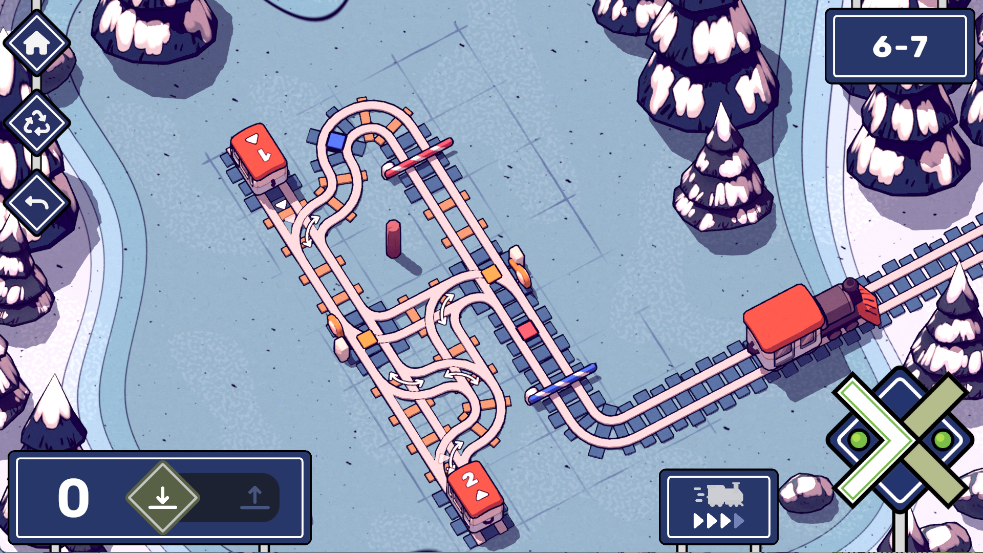The width and height of the screenshot is (983, 553).
Task: Go to the home menu
Action: [x=37, y=43]
